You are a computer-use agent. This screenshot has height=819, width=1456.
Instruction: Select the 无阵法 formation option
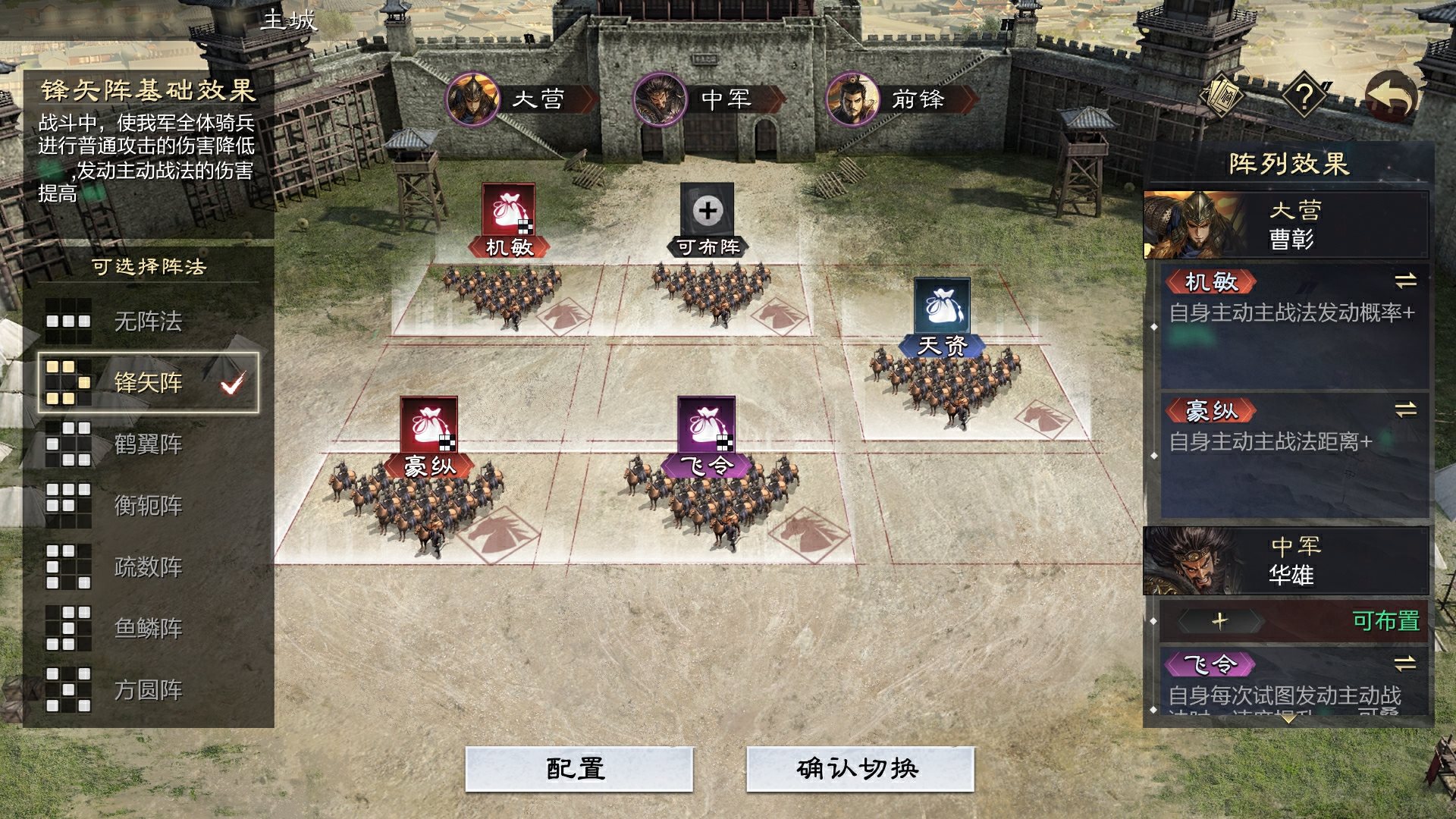pos(148,322)
